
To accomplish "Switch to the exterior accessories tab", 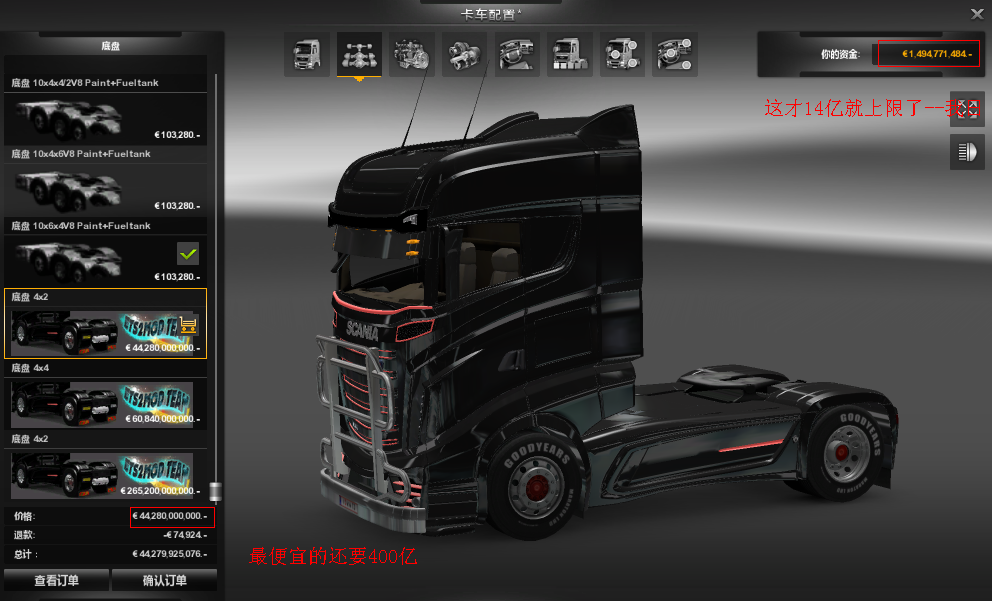I will [x=622, y=54].
